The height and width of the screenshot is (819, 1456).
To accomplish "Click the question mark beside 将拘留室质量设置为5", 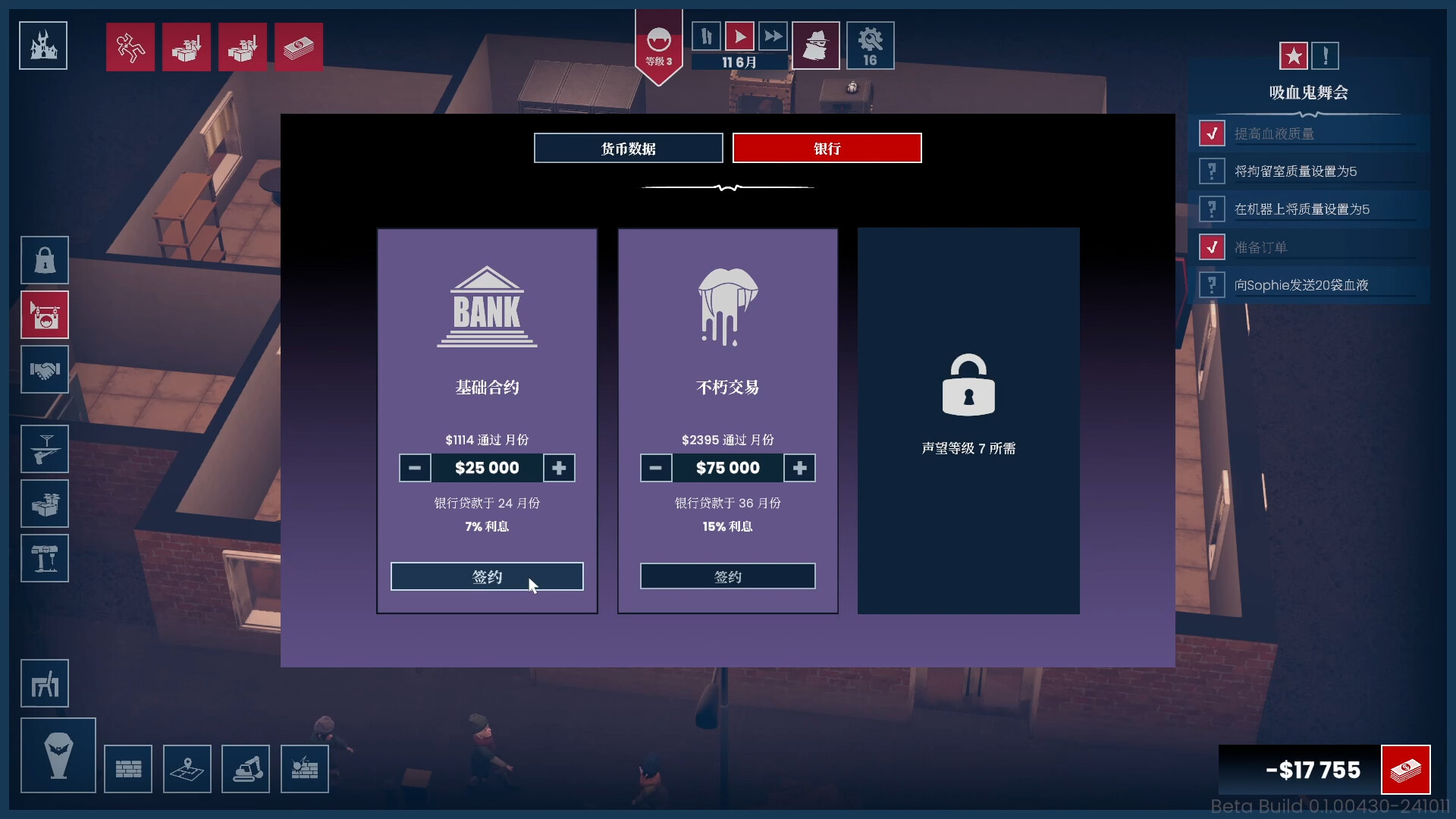I will [1213, 171].
